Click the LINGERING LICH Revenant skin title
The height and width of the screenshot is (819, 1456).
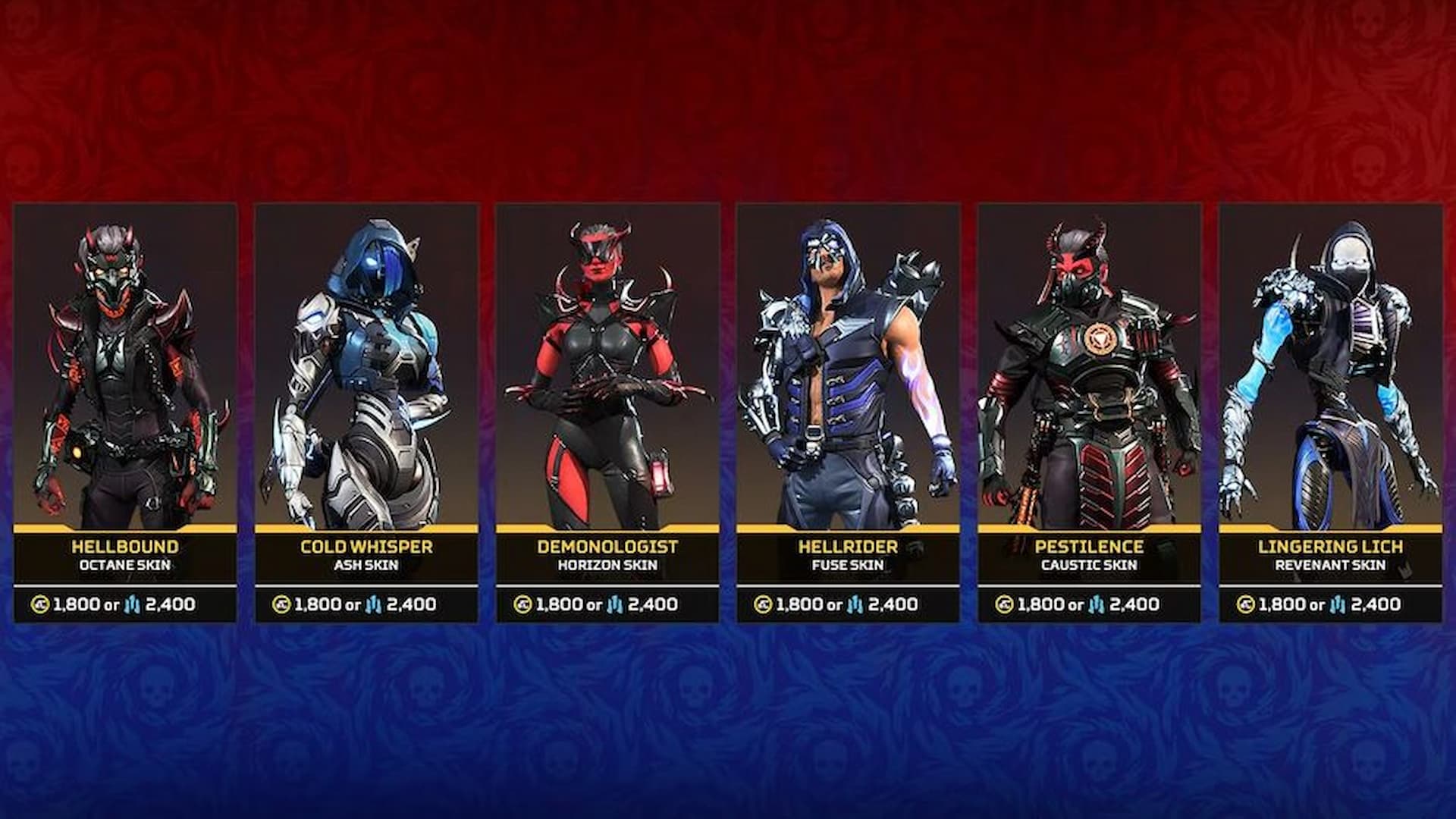pos(1331,545)
